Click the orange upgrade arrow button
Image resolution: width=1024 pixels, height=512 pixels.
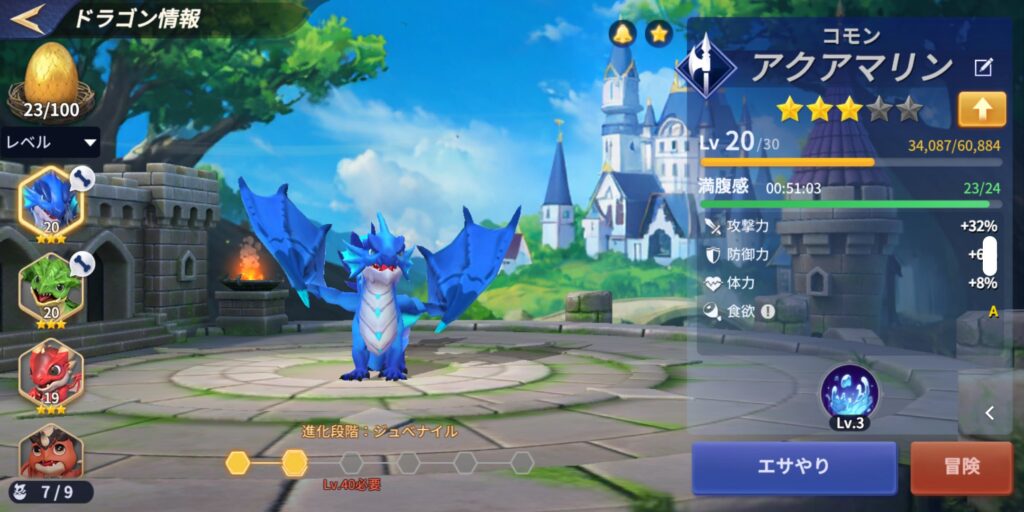coord(981,109)
